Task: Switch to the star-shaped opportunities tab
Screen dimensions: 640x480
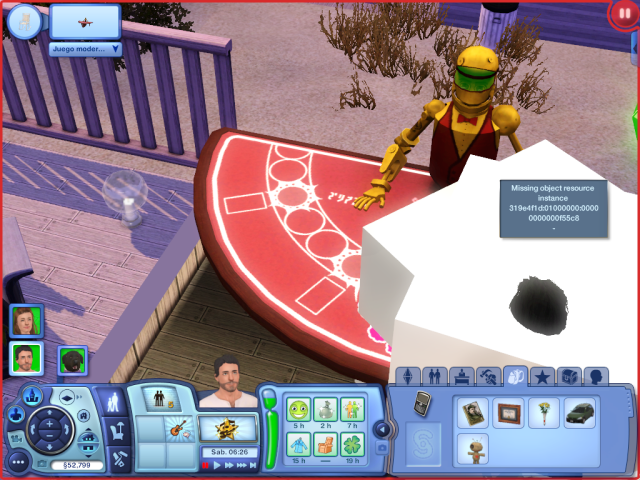Action: (x=543, y=377)
